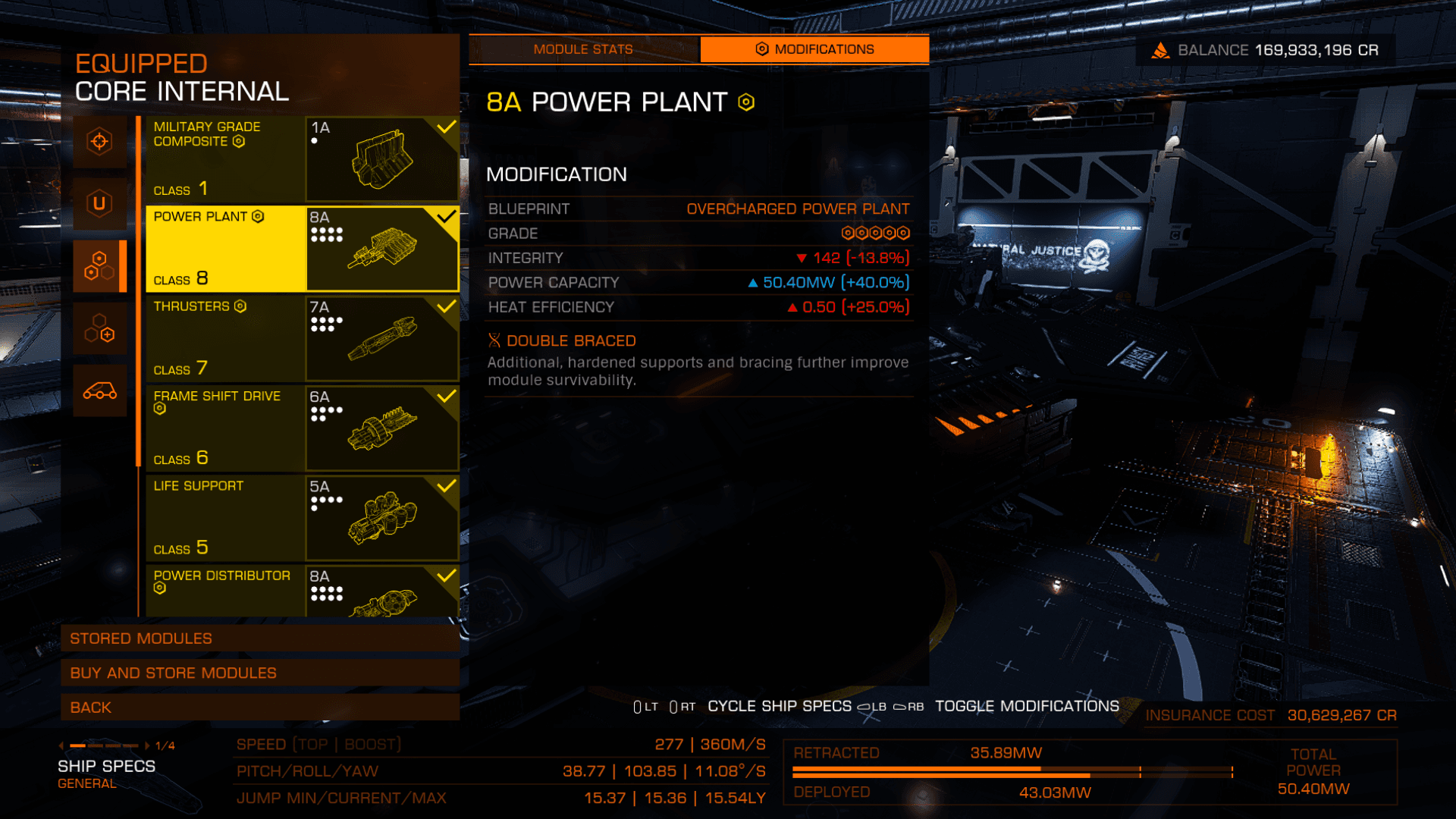Open the utility mounts U category
Viewport: 1456px width, 819px height.
[x=99, y=203]
